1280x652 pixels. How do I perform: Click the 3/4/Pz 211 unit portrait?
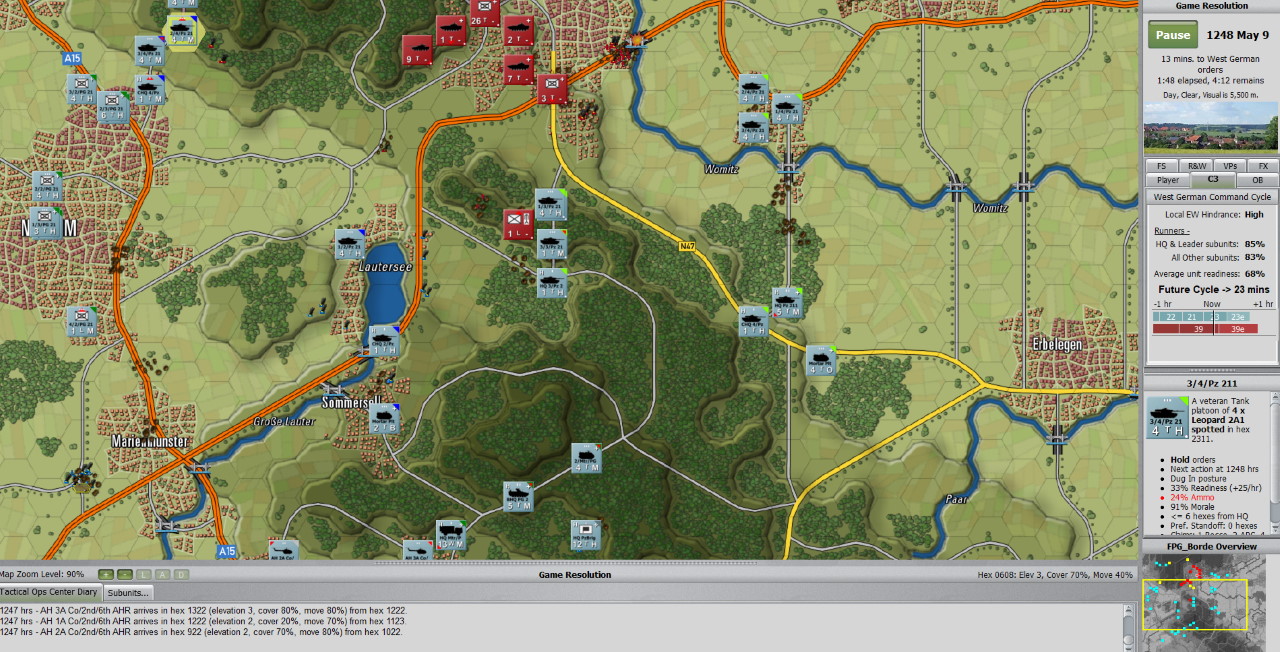pos(1166,417)
